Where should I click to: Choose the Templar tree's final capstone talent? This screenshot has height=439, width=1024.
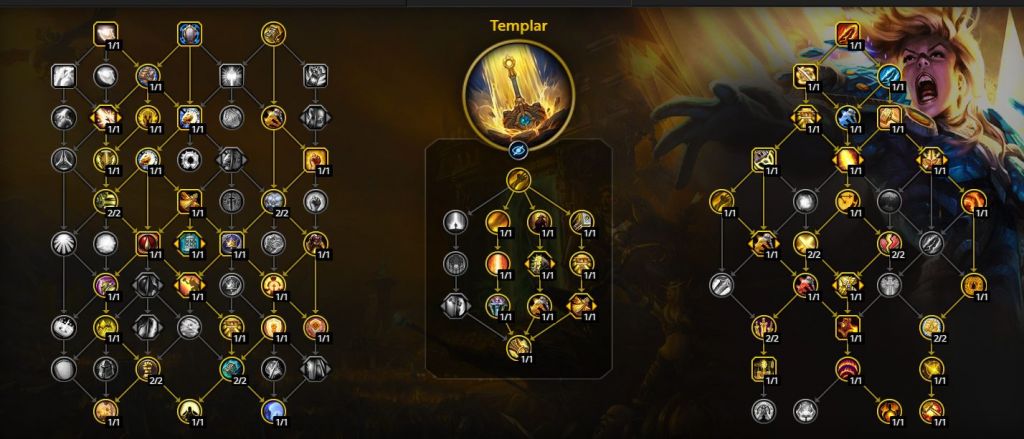(518, 349)
